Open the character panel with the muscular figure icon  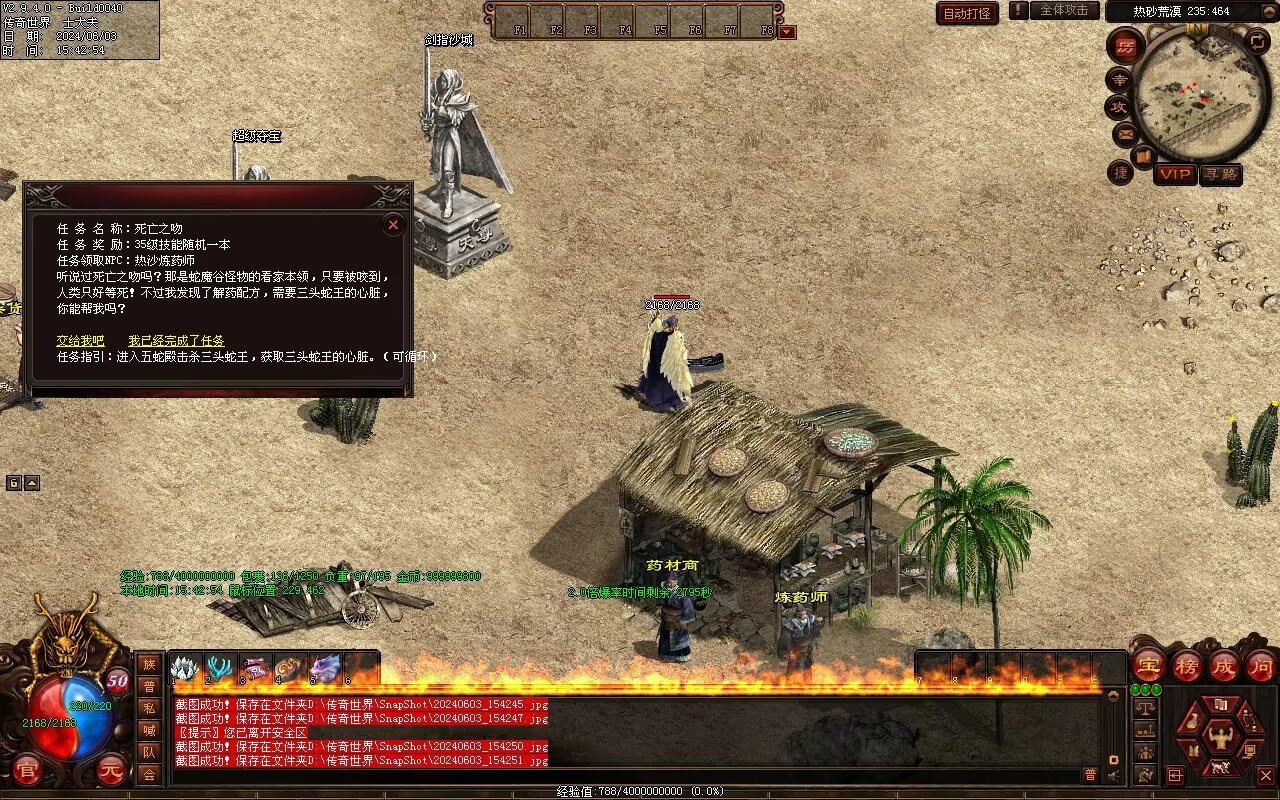pos(1220,739)
